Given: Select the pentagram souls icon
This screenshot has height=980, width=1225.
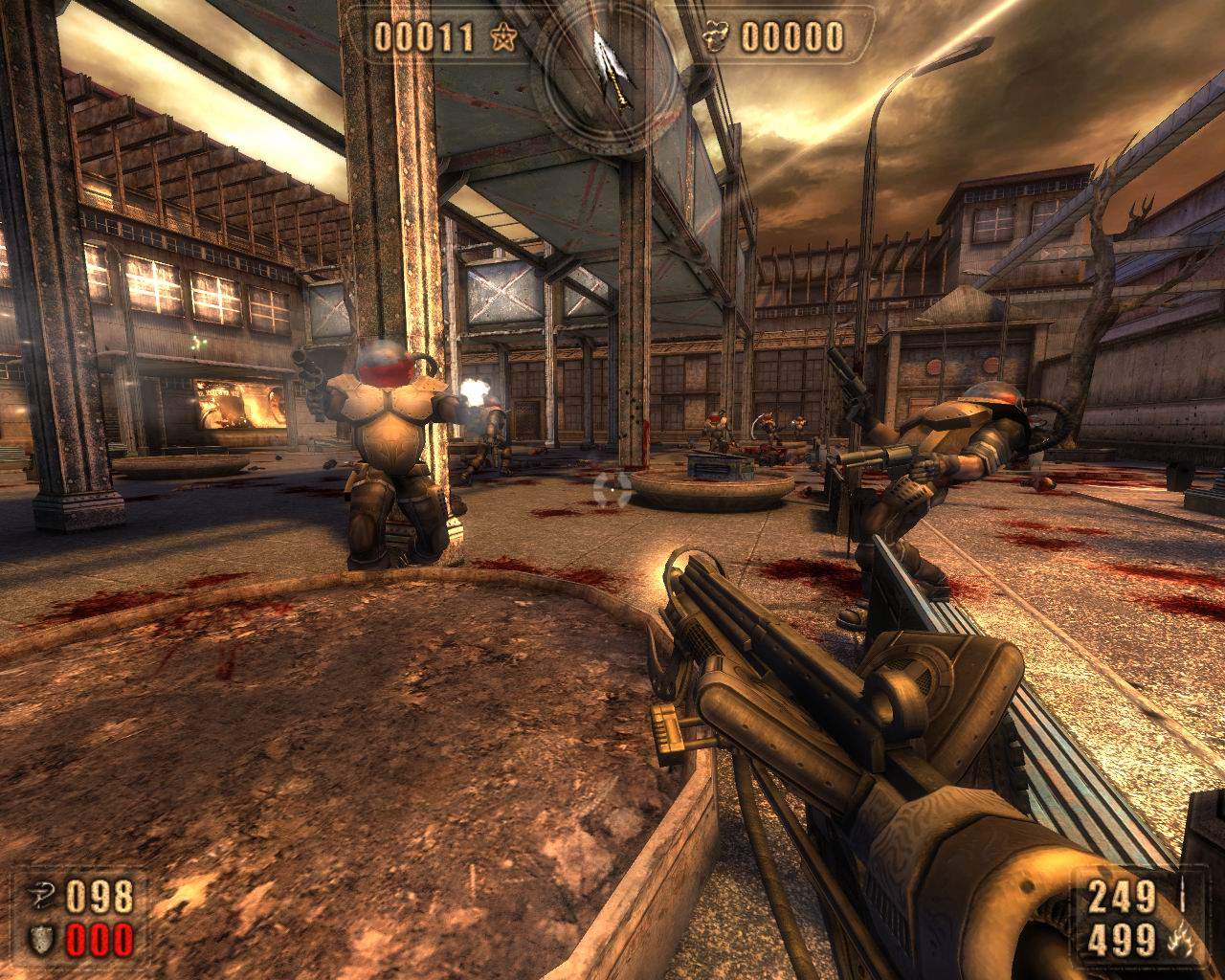Looking at the screenshot, I should (x=501, y=37).
